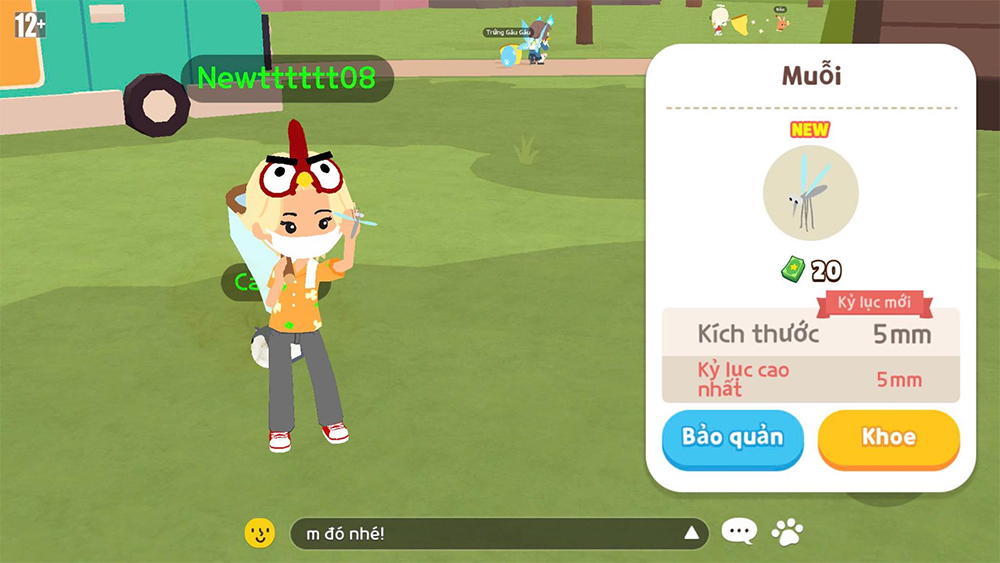Open the yellow smiley emote picker
This screenshot has height=563, width=1000.
pyautogui.click(x=260, y=533)
